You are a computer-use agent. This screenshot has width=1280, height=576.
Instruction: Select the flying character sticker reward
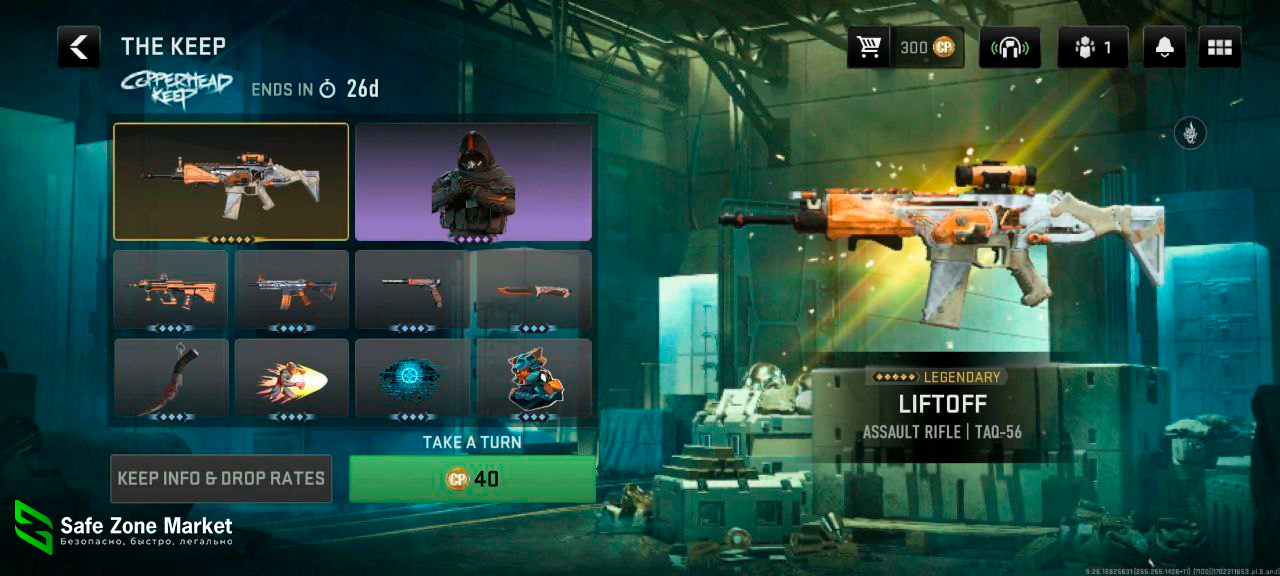(292, 378)
